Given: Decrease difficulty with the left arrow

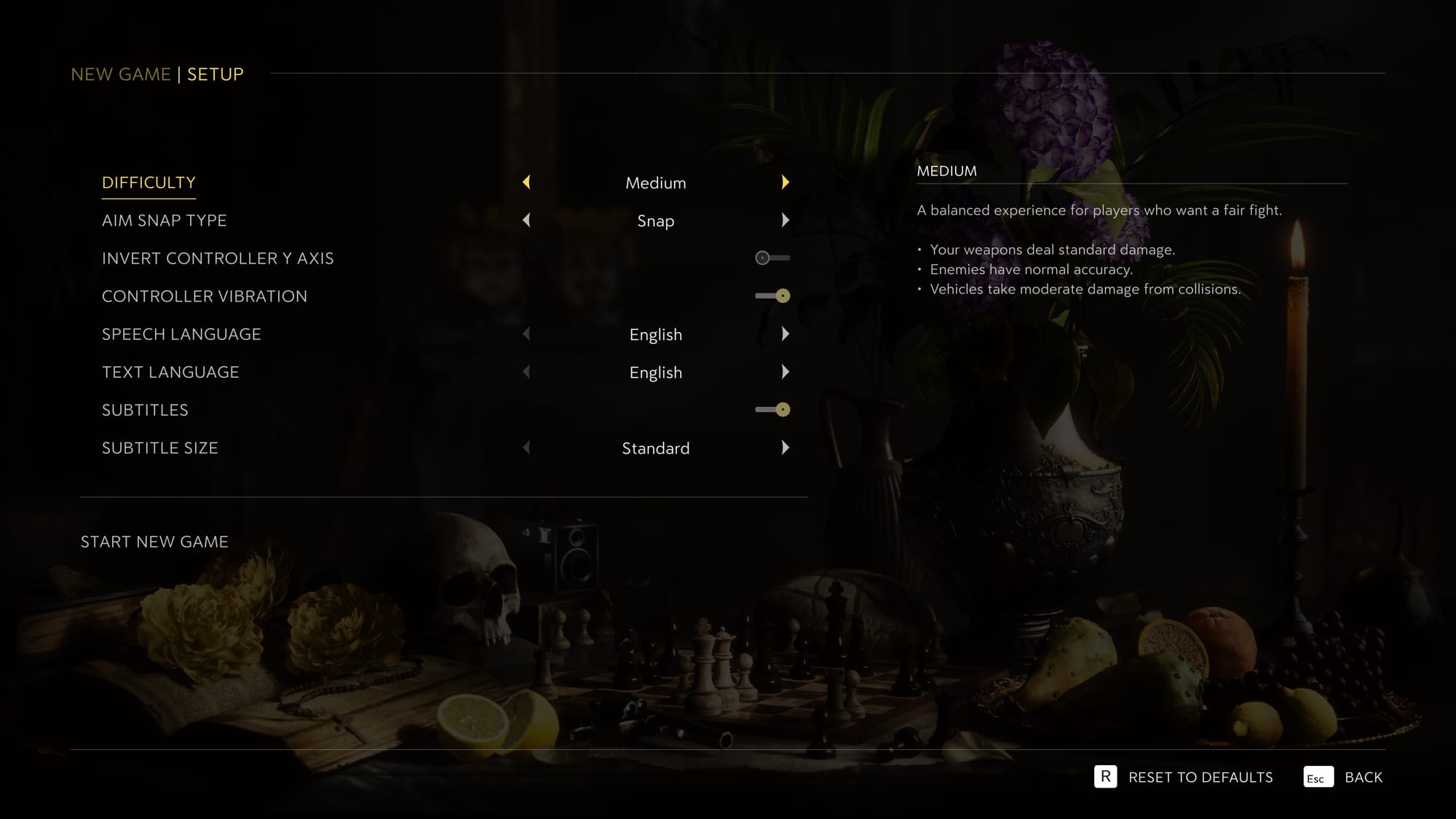Looking at the screenshot, I should pos(526,183).
